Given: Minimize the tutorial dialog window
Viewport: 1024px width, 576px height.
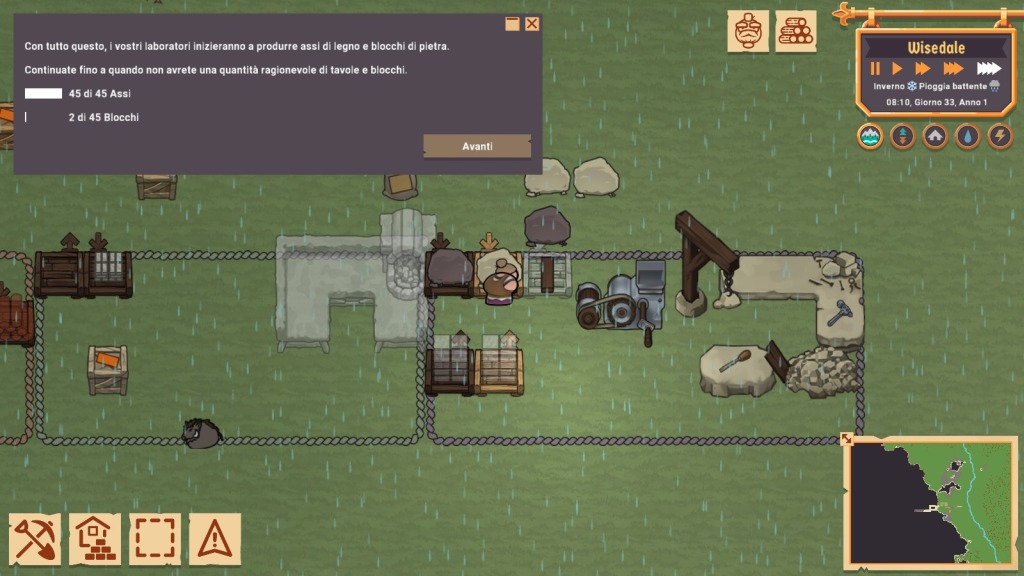Looking at the screenshot, I should 512,24.
